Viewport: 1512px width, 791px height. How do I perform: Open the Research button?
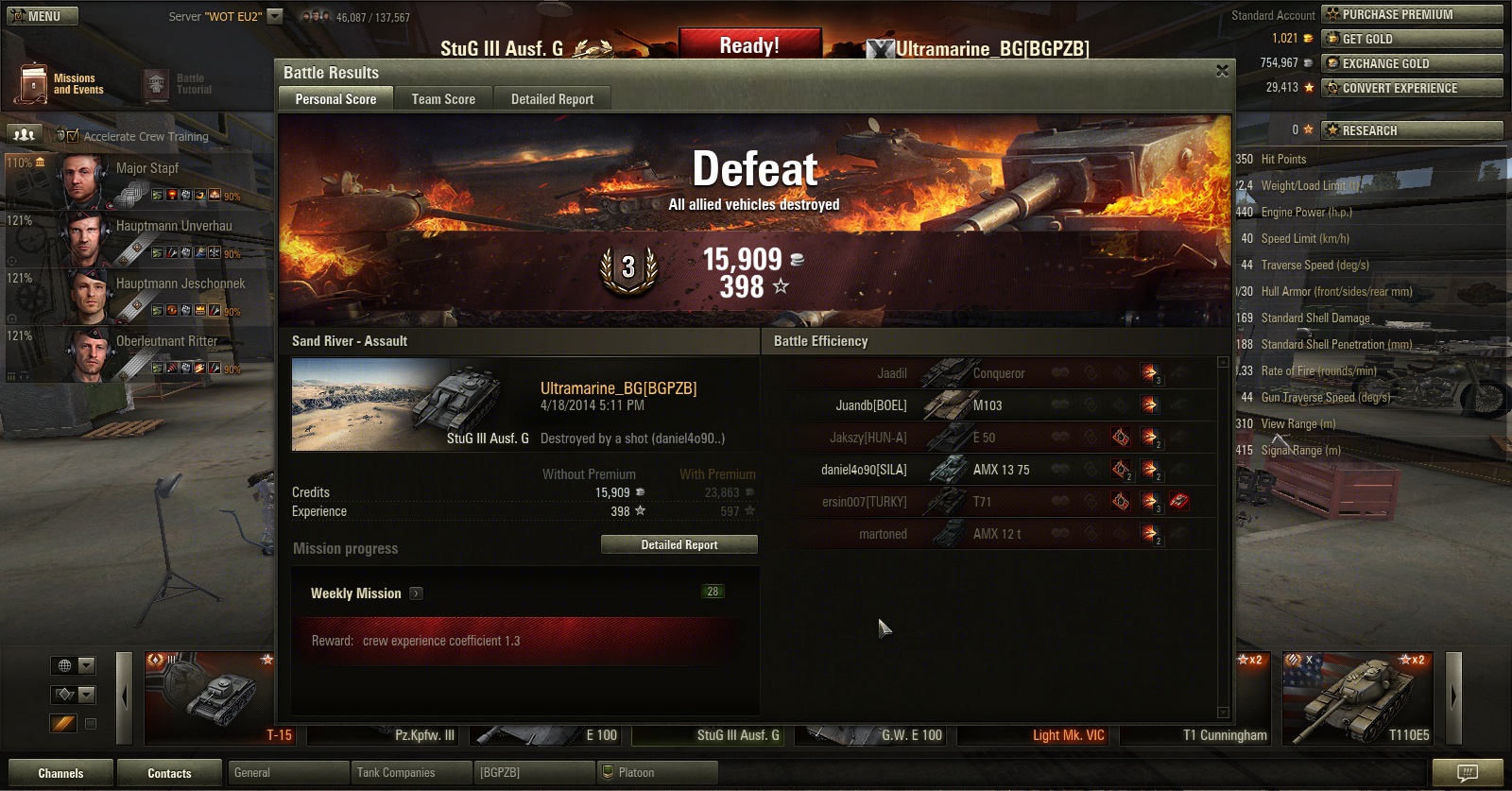click(x=1412, y=130)
